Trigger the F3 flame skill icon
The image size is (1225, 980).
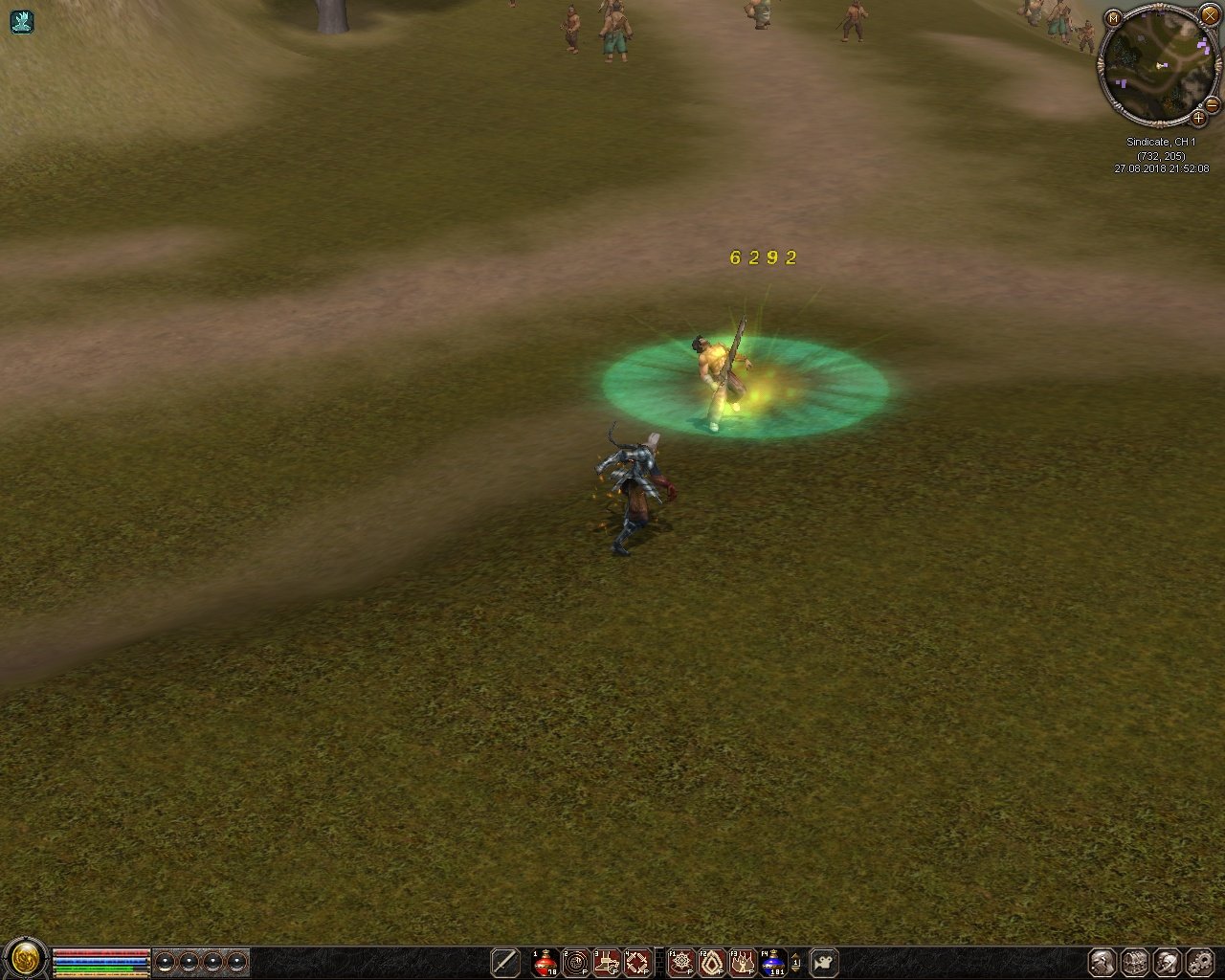coord(743,962)
